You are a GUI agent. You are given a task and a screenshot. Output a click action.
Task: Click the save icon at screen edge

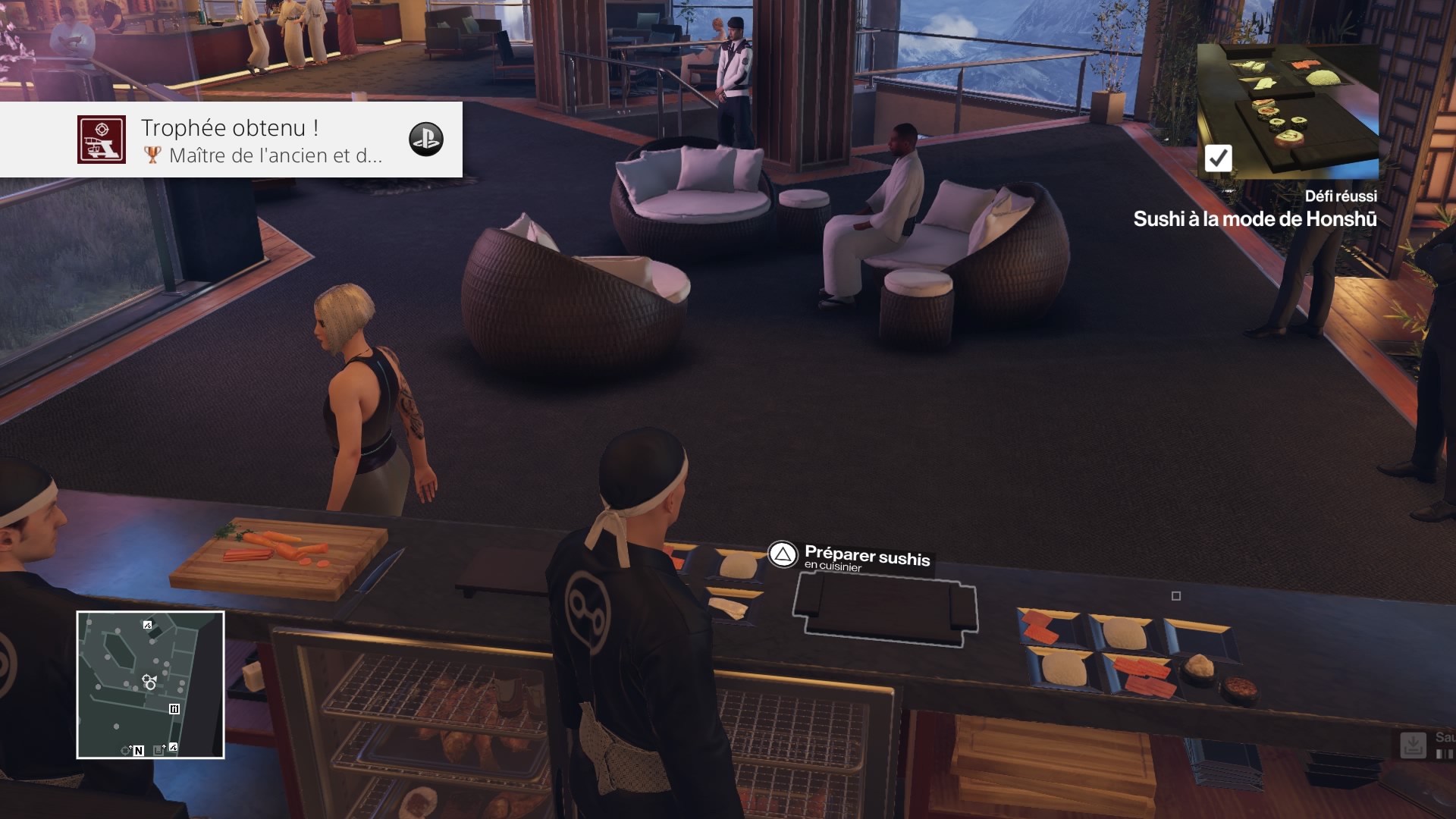coord(1413,745)
